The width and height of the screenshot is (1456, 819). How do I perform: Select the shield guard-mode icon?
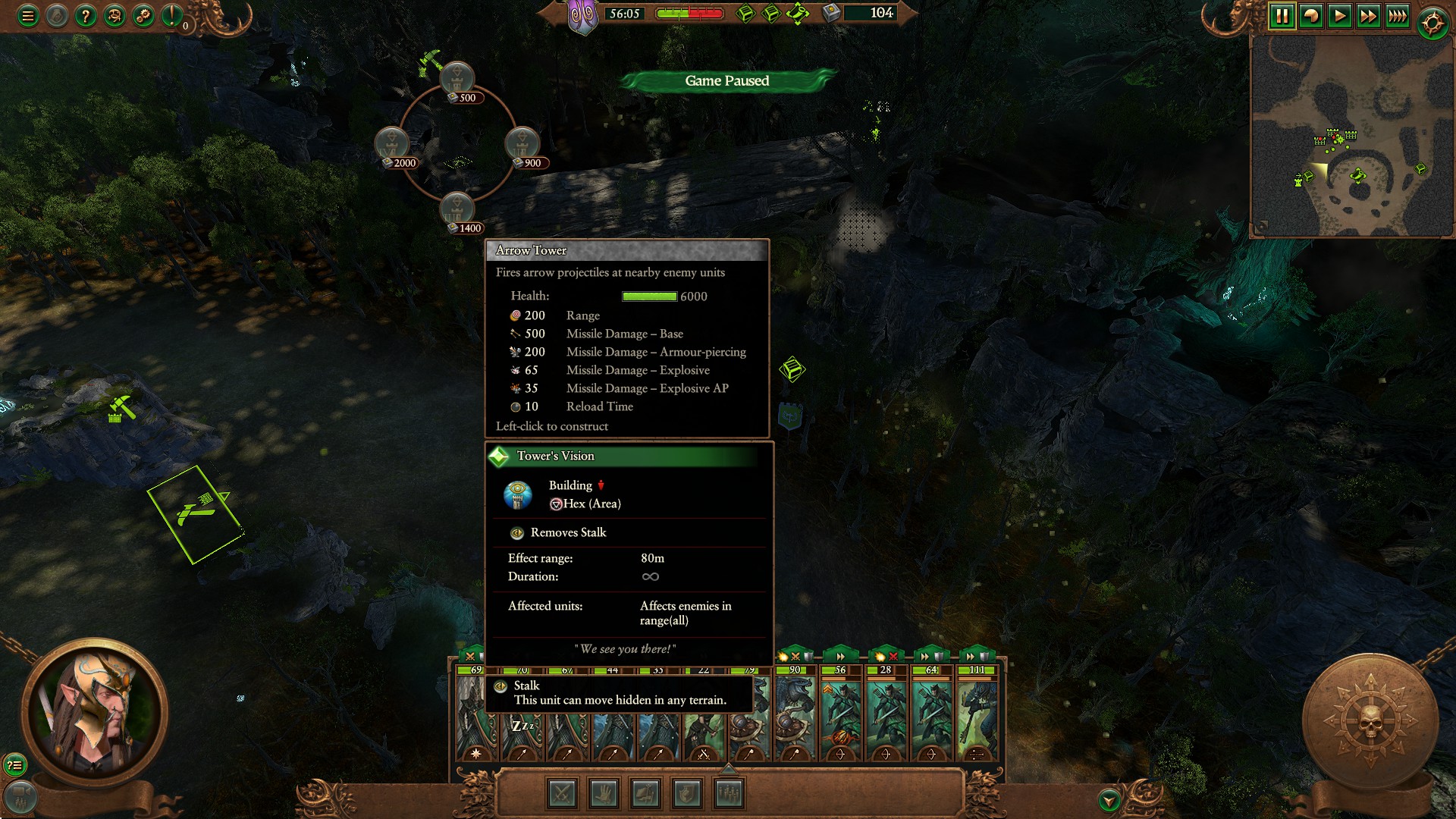(x=685, y=793)
